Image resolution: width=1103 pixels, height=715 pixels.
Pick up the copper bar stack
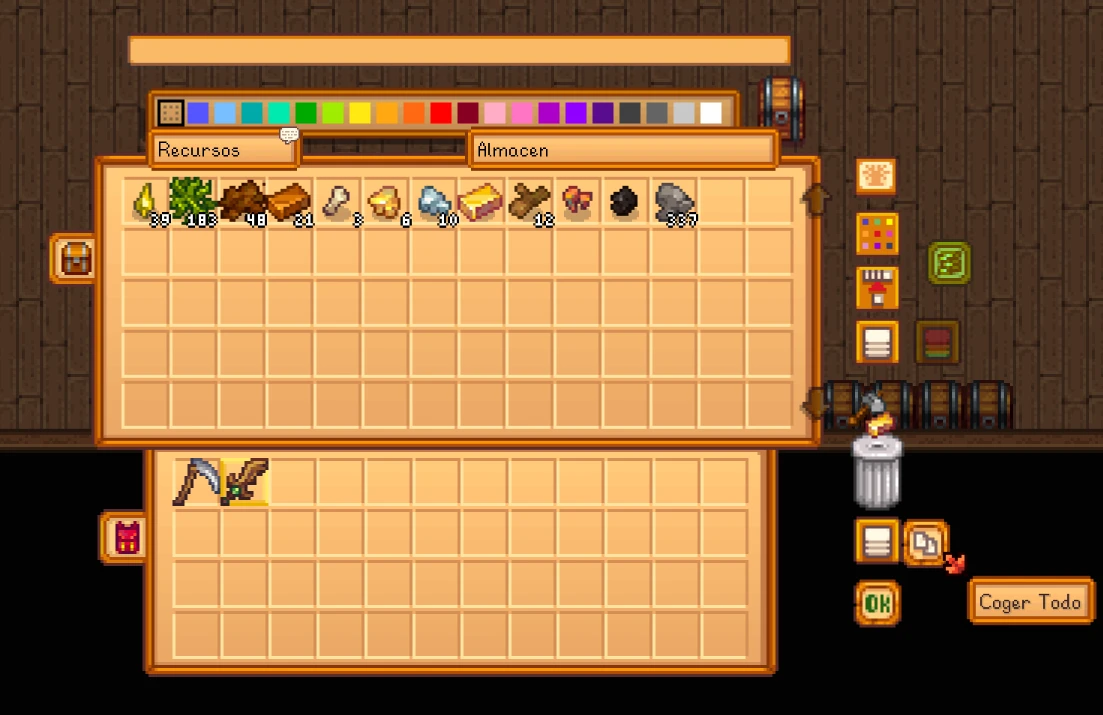(289, 202)
